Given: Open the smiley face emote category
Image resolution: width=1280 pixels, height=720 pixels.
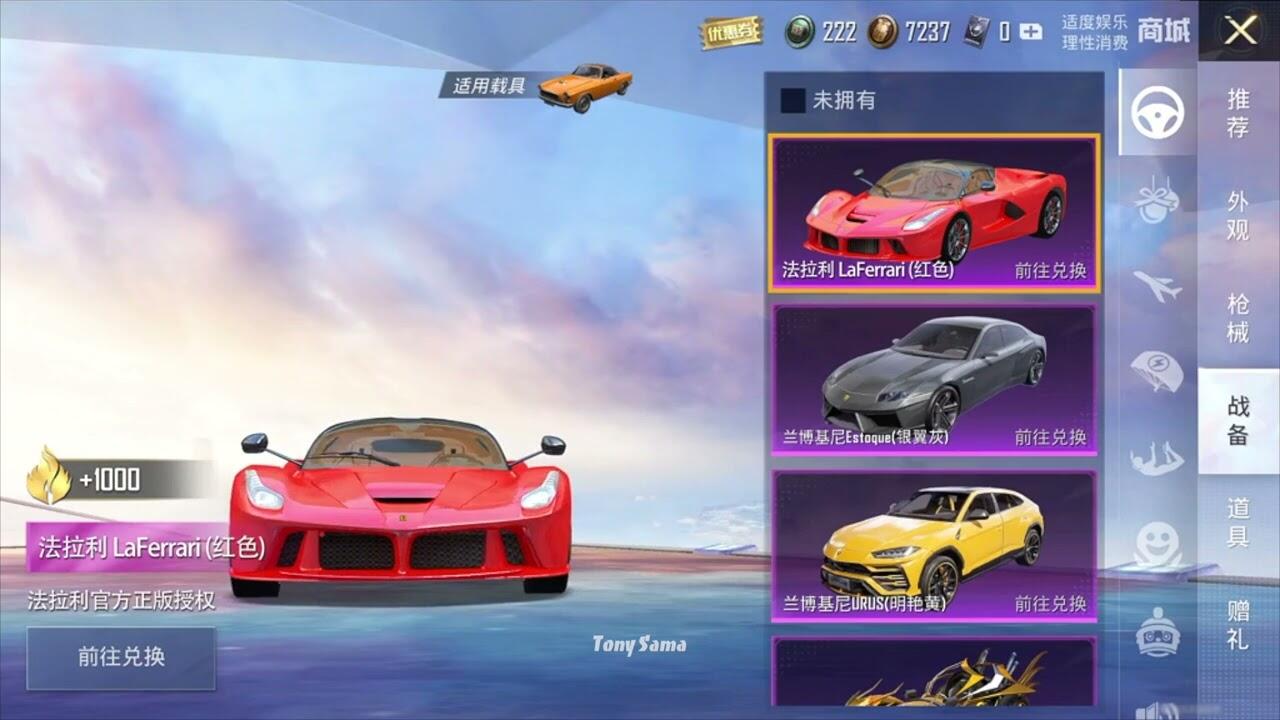Looking at the screenshot, I should (x=1157, y=545).
